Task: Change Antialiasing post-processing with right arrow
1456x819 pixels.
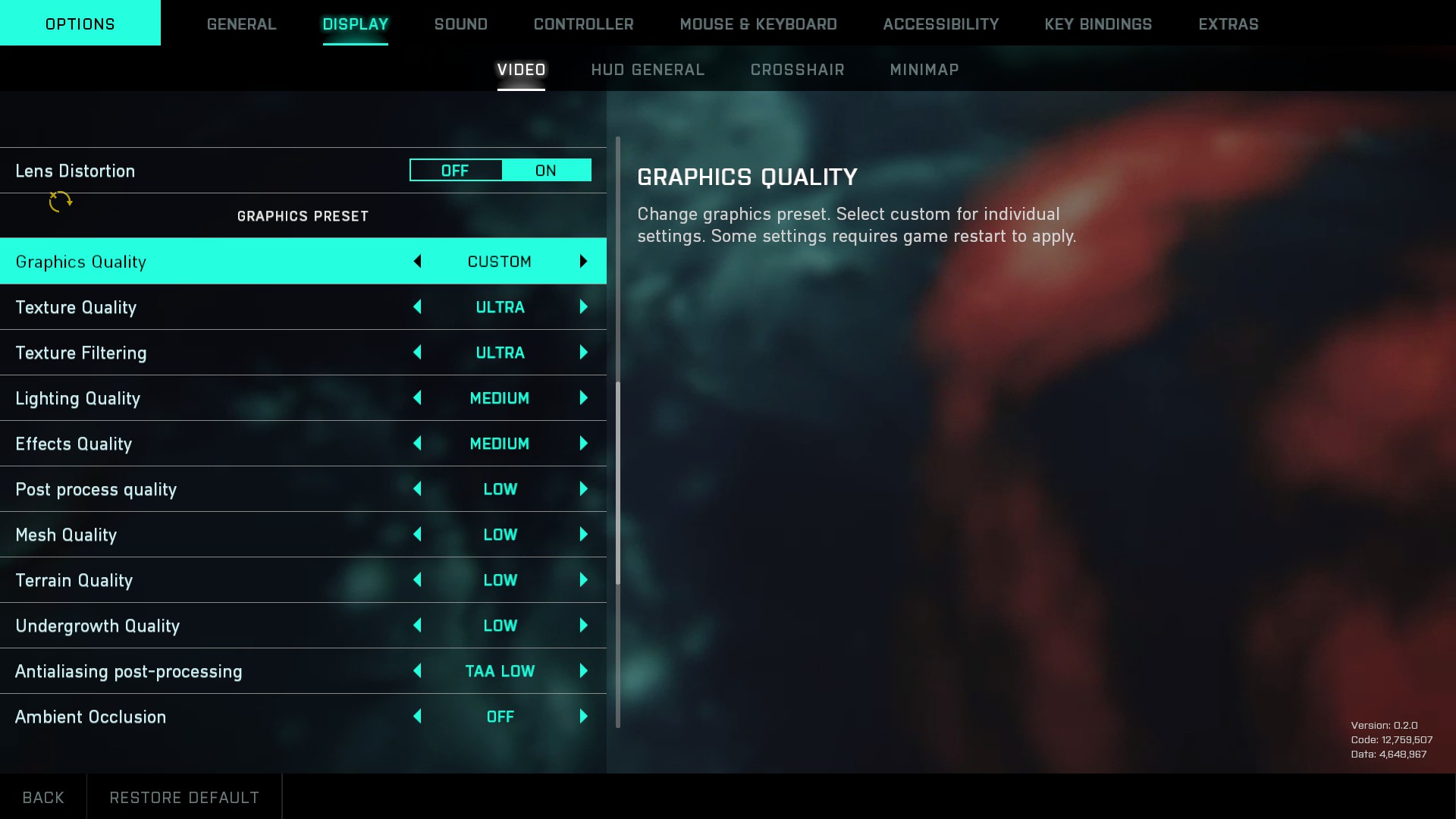Action: (x=583, y=671)
